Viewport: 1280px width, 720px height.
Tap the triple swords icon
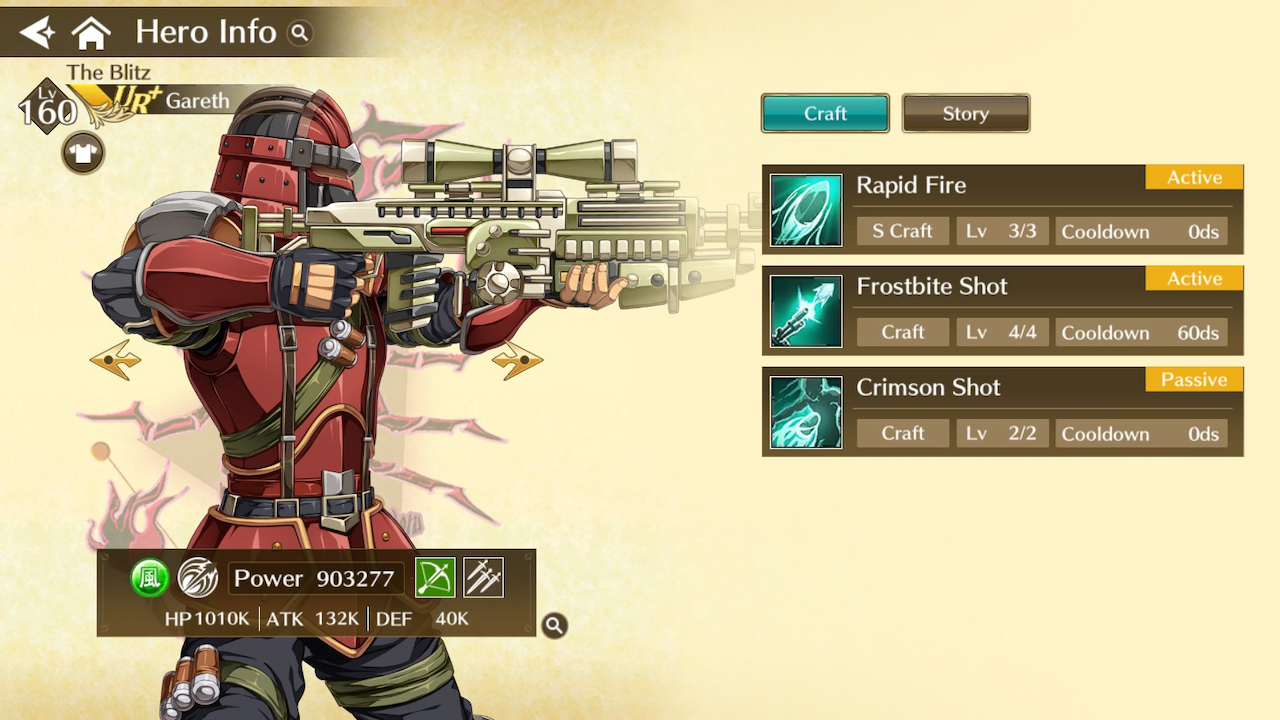483,578
